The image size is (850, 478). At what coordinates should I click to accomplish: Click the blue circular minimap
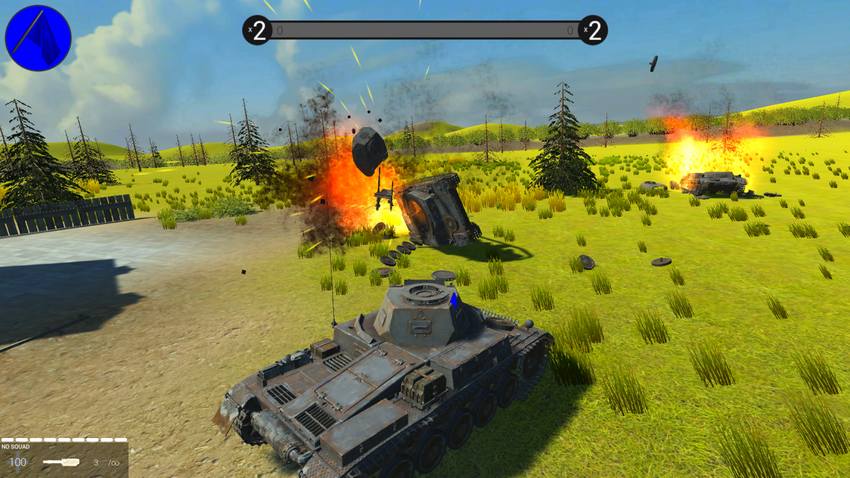coord(38,38)
